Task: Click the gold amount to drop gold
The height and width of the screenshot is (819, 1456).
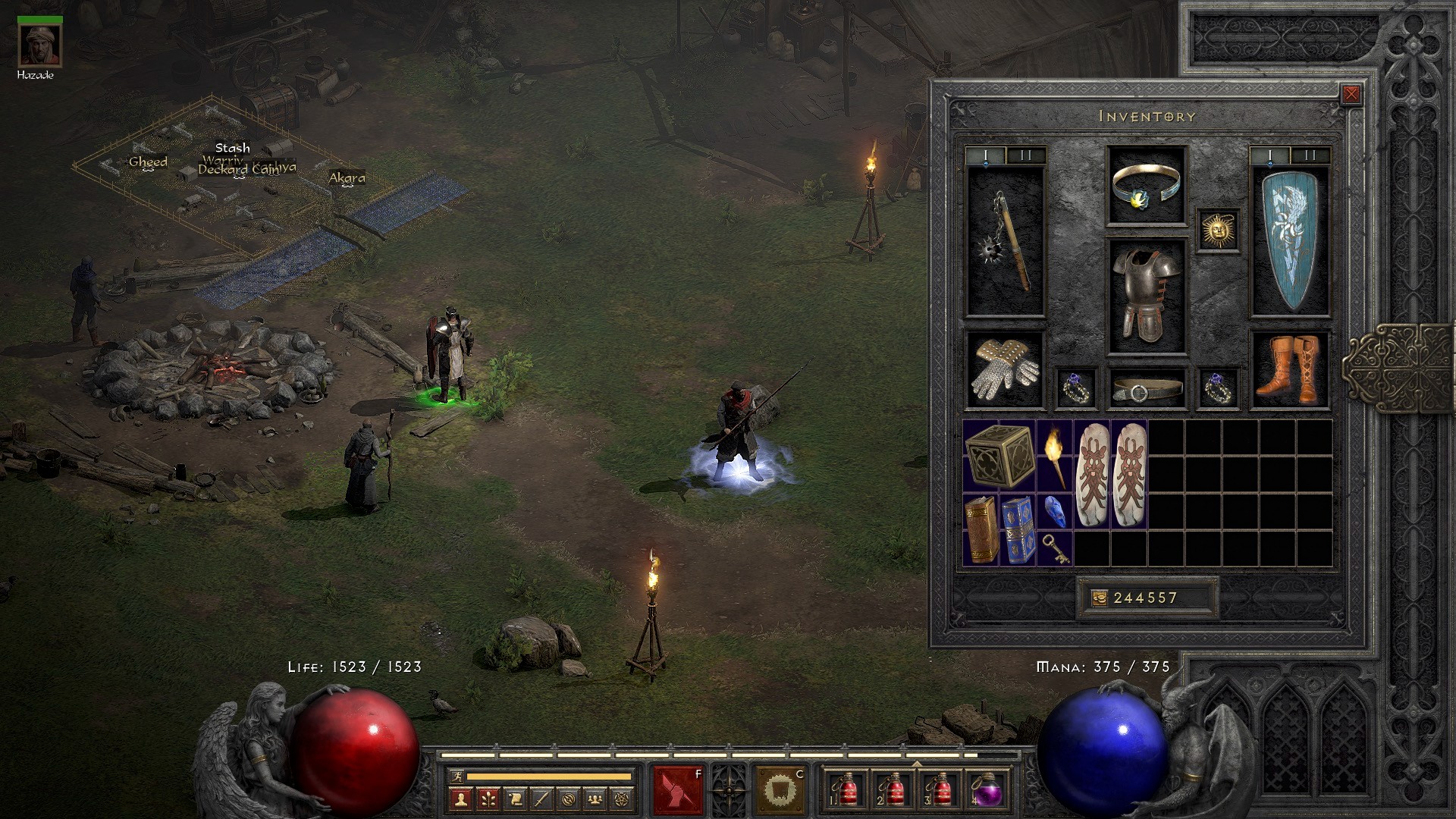Action: (1145, 599)
